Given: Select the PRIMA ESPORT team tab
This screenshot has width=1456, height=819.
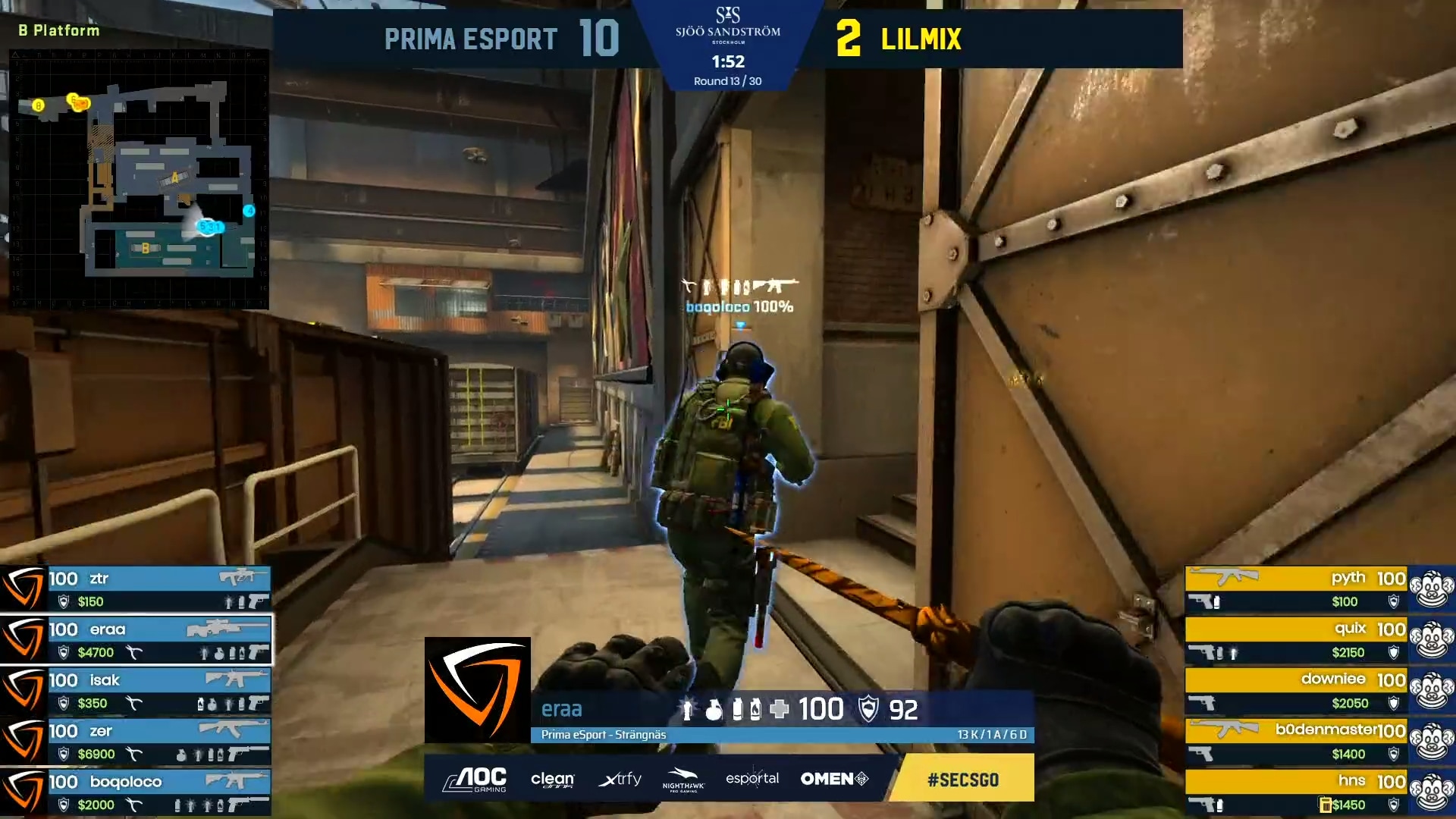Looking at the screenshot, I should coord(470,38).
